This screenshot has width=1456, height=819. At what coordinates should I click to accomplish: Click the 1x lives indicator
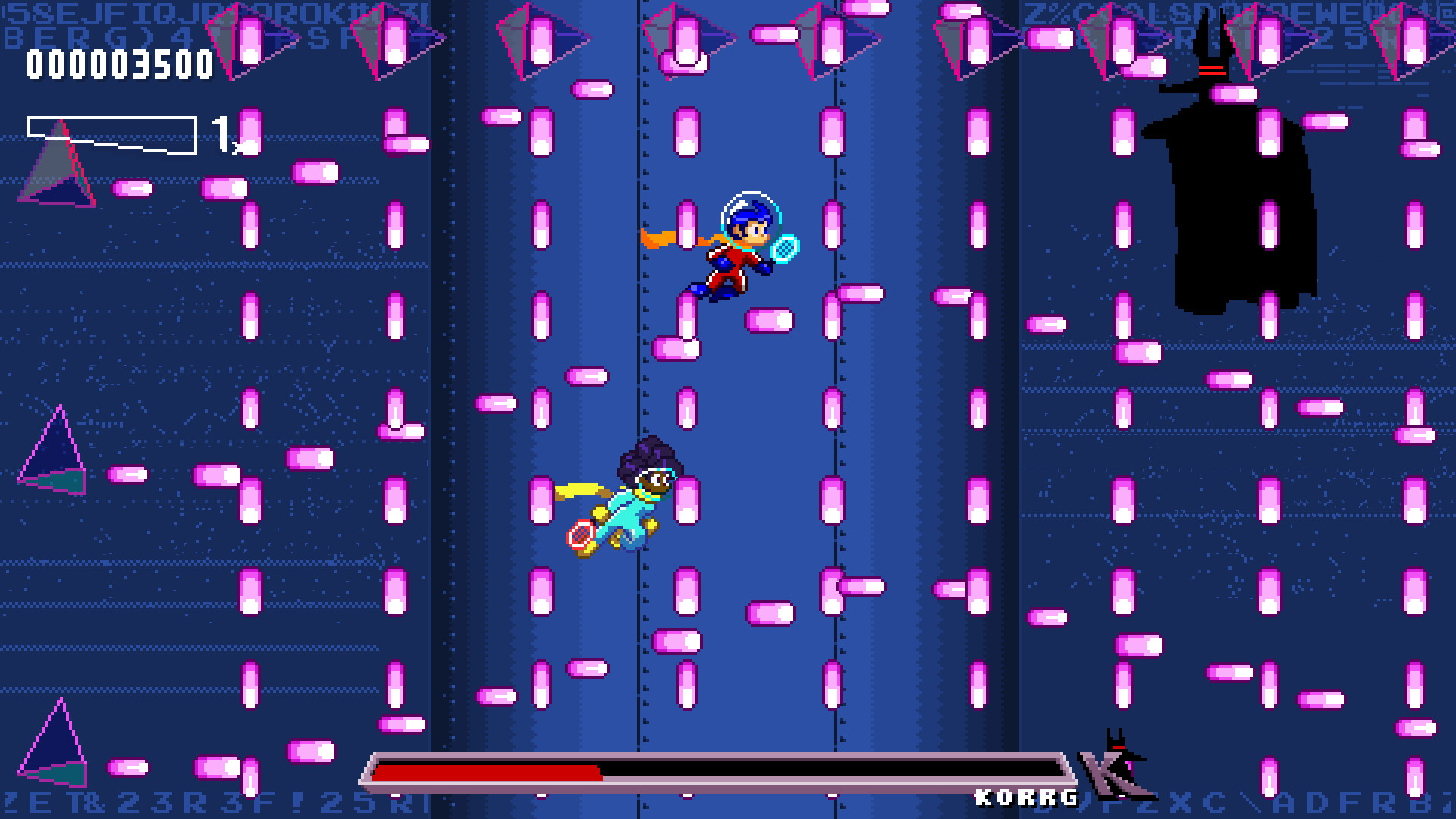point(225,133)
